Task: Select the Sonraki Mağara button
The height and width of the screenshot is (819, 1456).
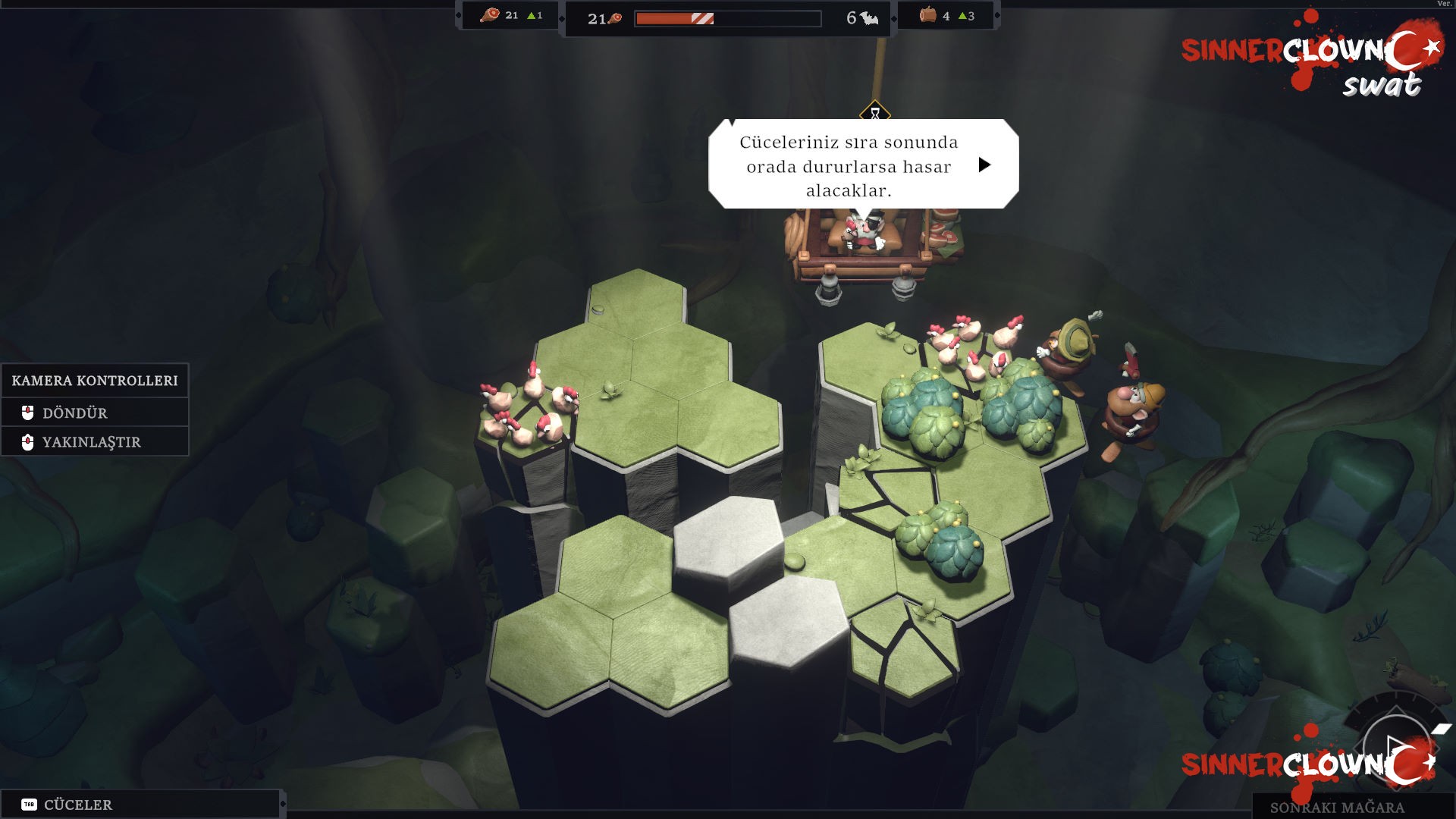Action: [1337, 807]
